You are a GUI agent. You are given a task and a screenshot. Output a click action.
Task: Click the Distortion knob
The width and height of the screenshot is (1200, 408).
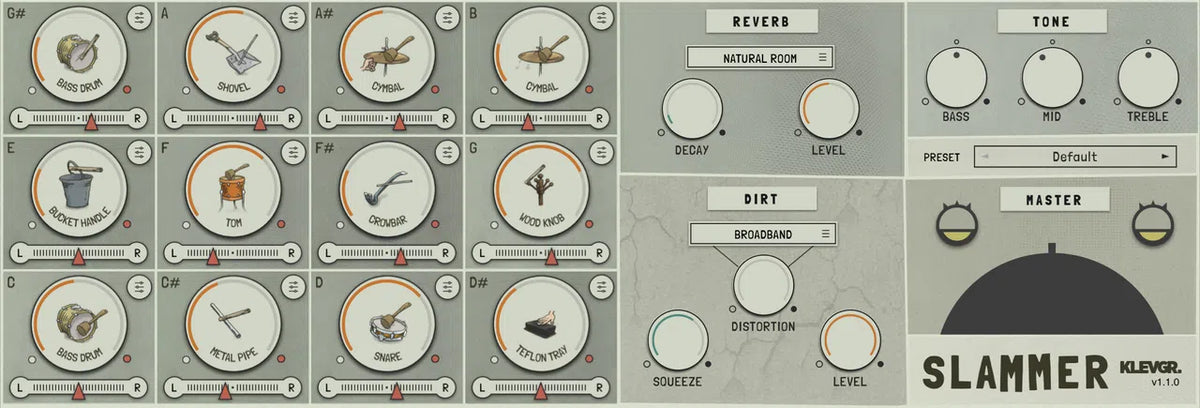(x=763, y=283)
